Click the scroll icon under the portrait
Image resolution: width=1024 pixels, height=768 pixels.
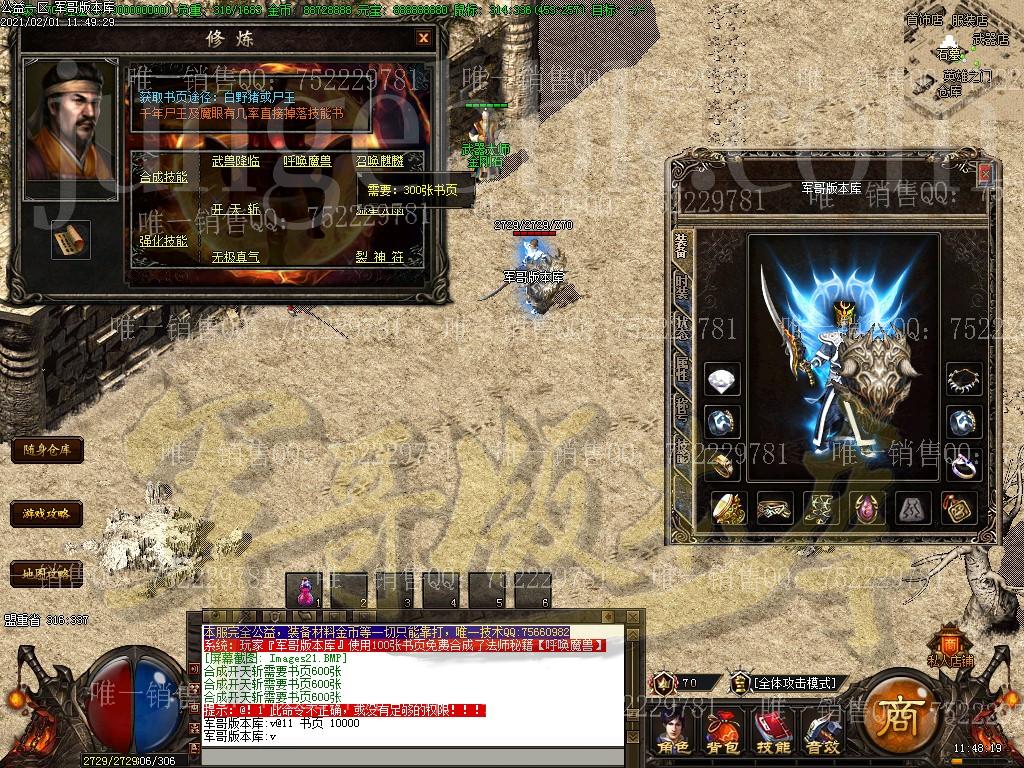[x=70, y=239]
